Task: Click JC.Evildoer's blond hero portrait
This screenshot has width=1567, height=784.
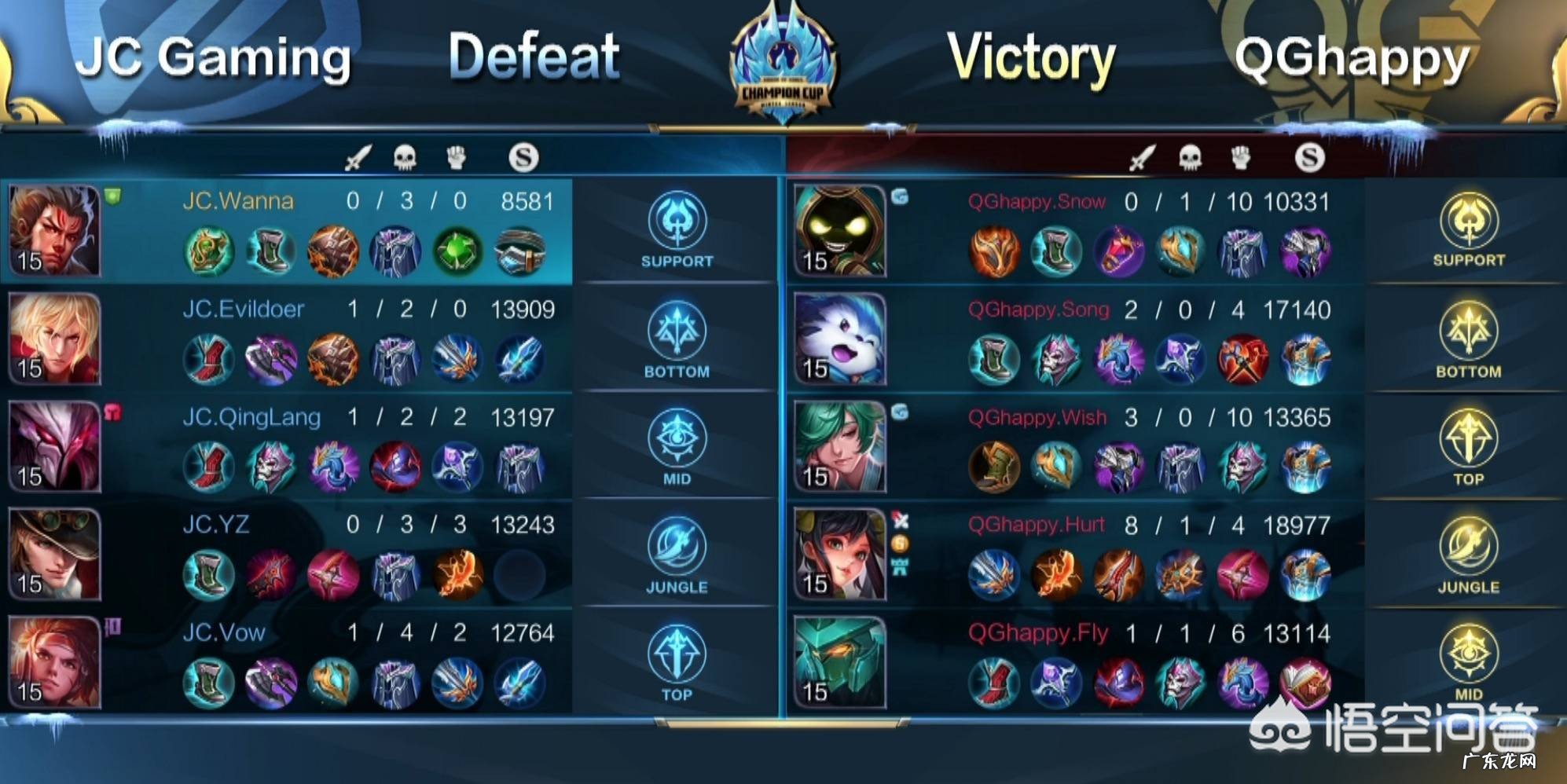Action: point(54,339)
